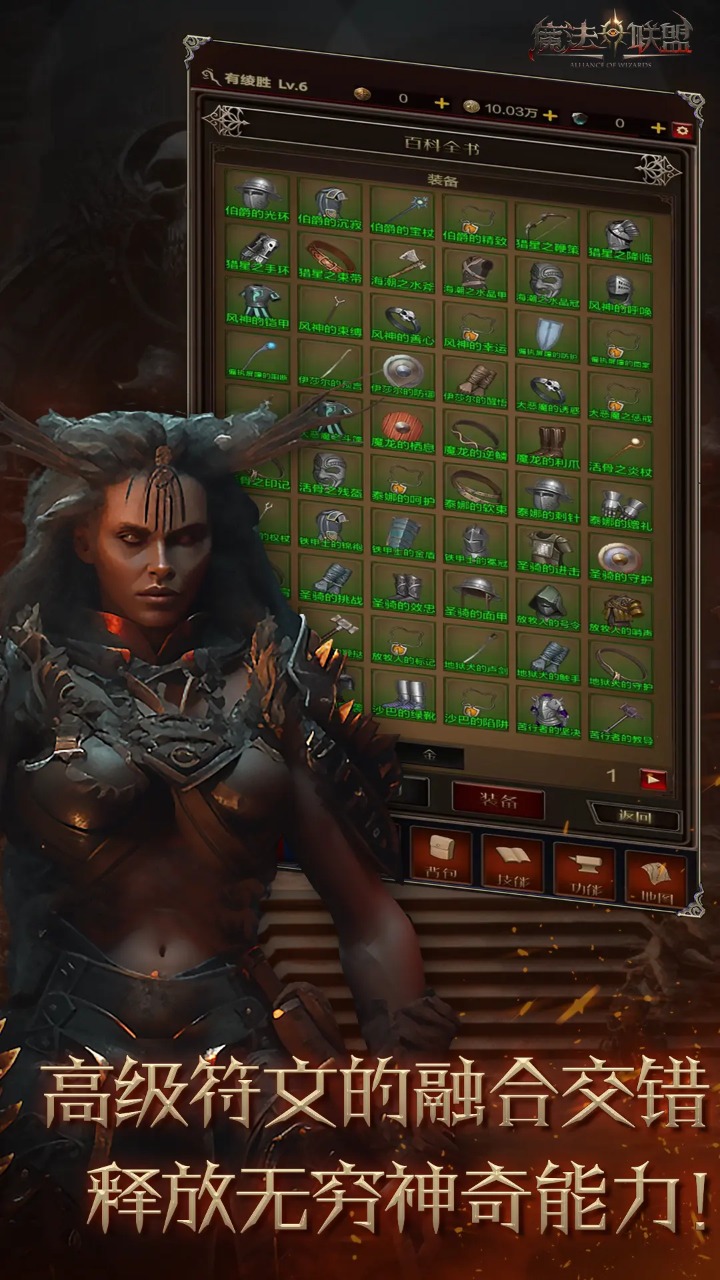Viewport: 720px width, 1280px height.
Task: Pick the 泰娜的赠礼 gauntlets item
Action: [x=620, y=503]
